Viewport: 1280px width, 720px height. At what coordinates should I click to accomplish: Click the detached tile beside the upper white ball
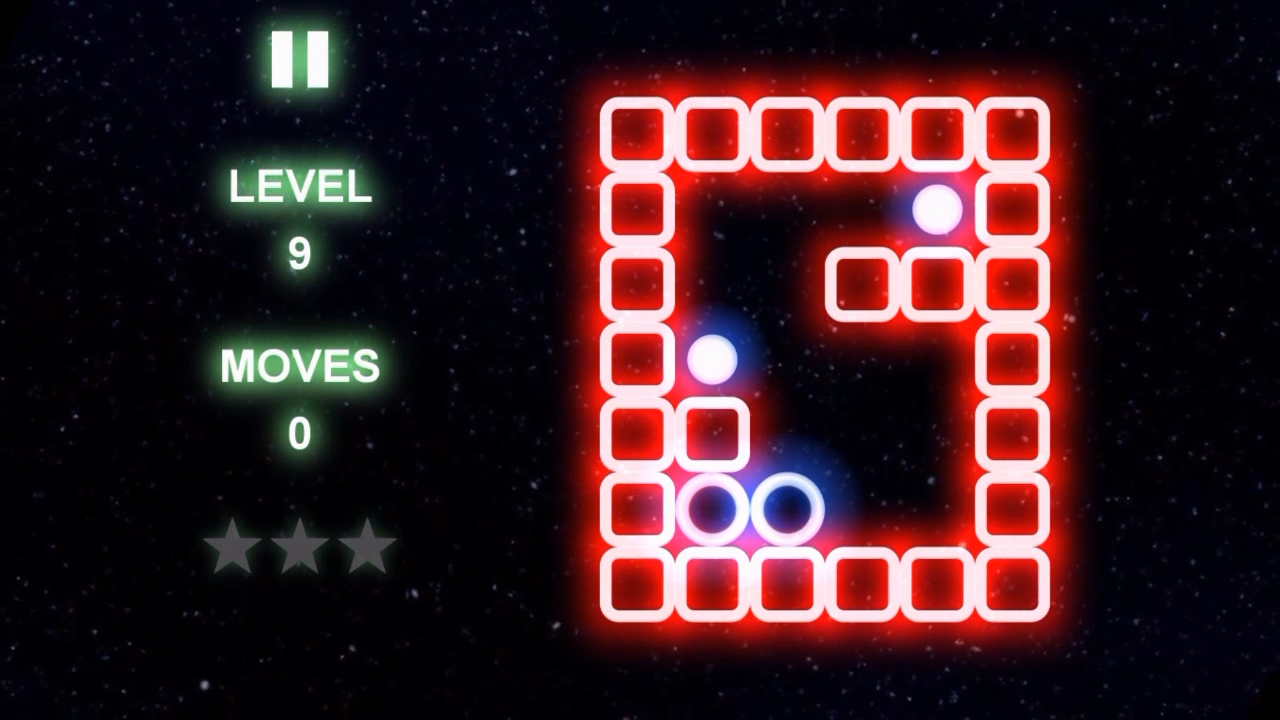pos(861,285)
